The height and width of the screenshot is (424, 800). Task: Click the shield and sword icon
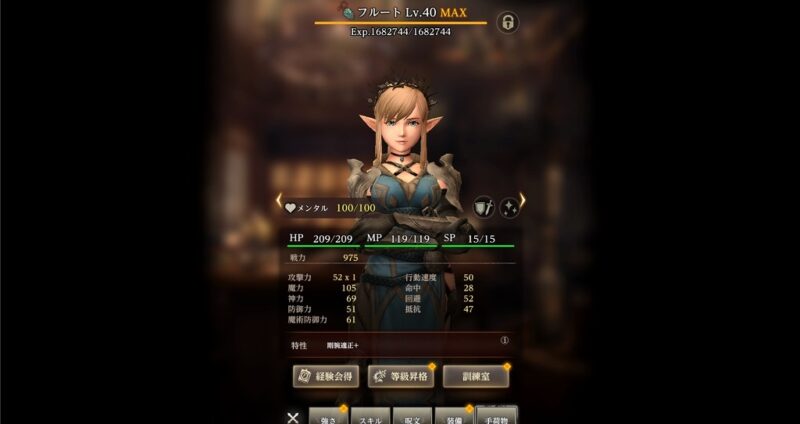click(483, 207)
